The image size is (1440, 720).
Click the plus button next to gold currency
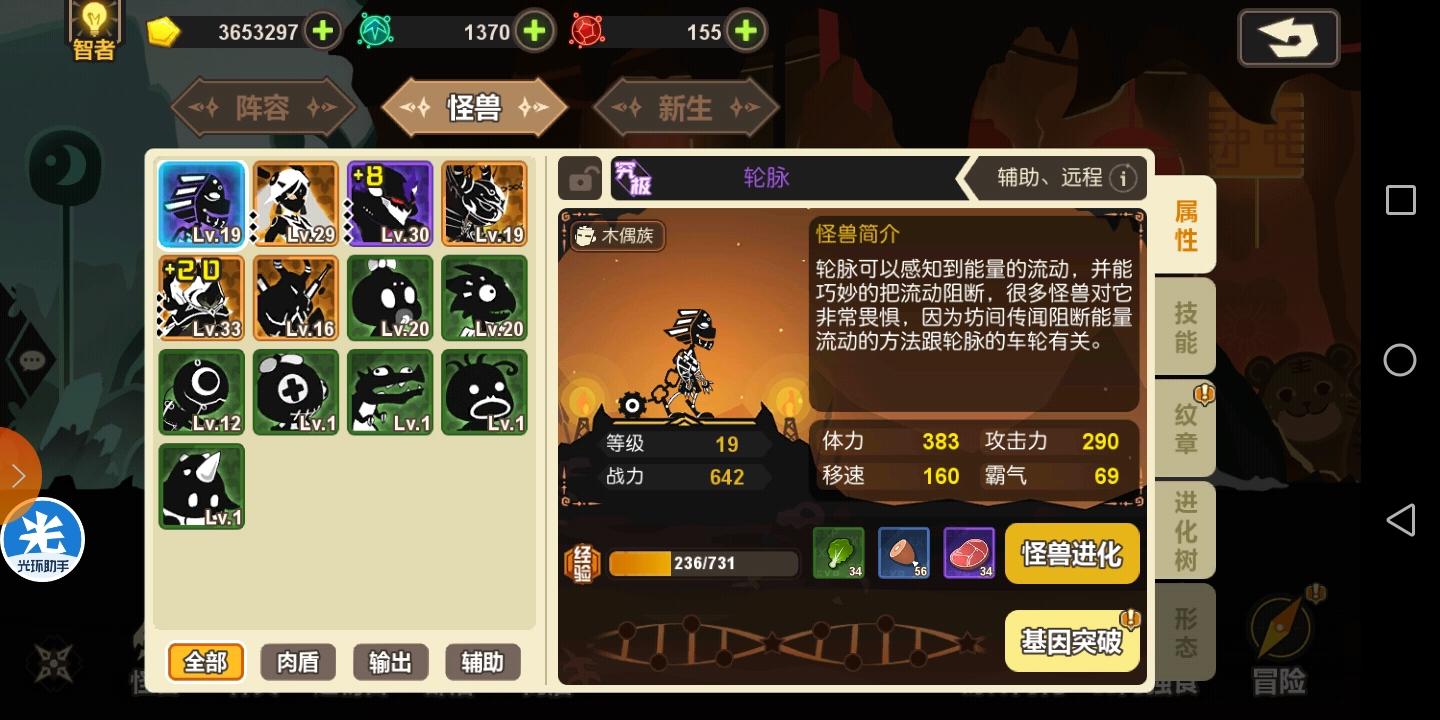[x=322, y=31]
